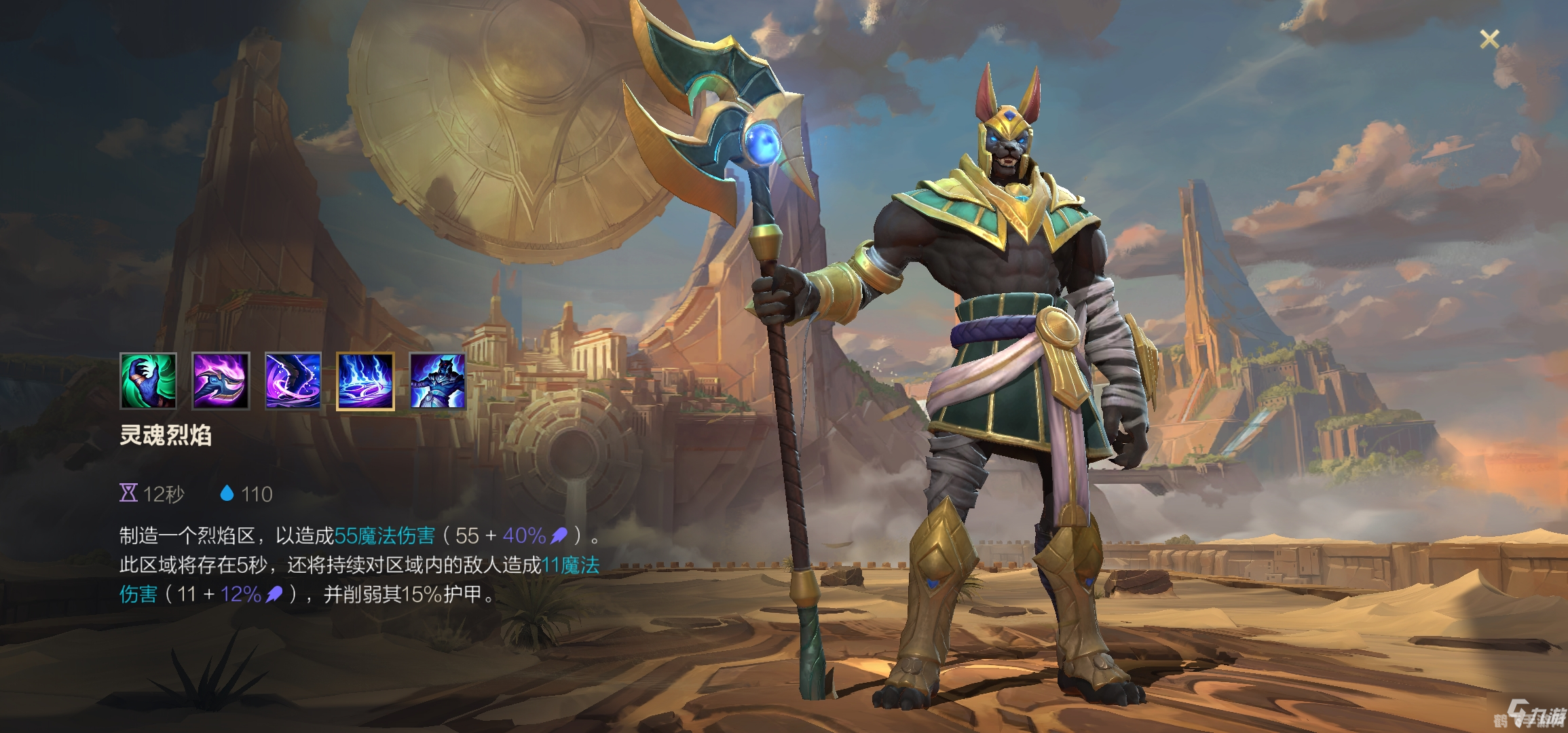Close the champion ability details screen

coord(1489,39)
